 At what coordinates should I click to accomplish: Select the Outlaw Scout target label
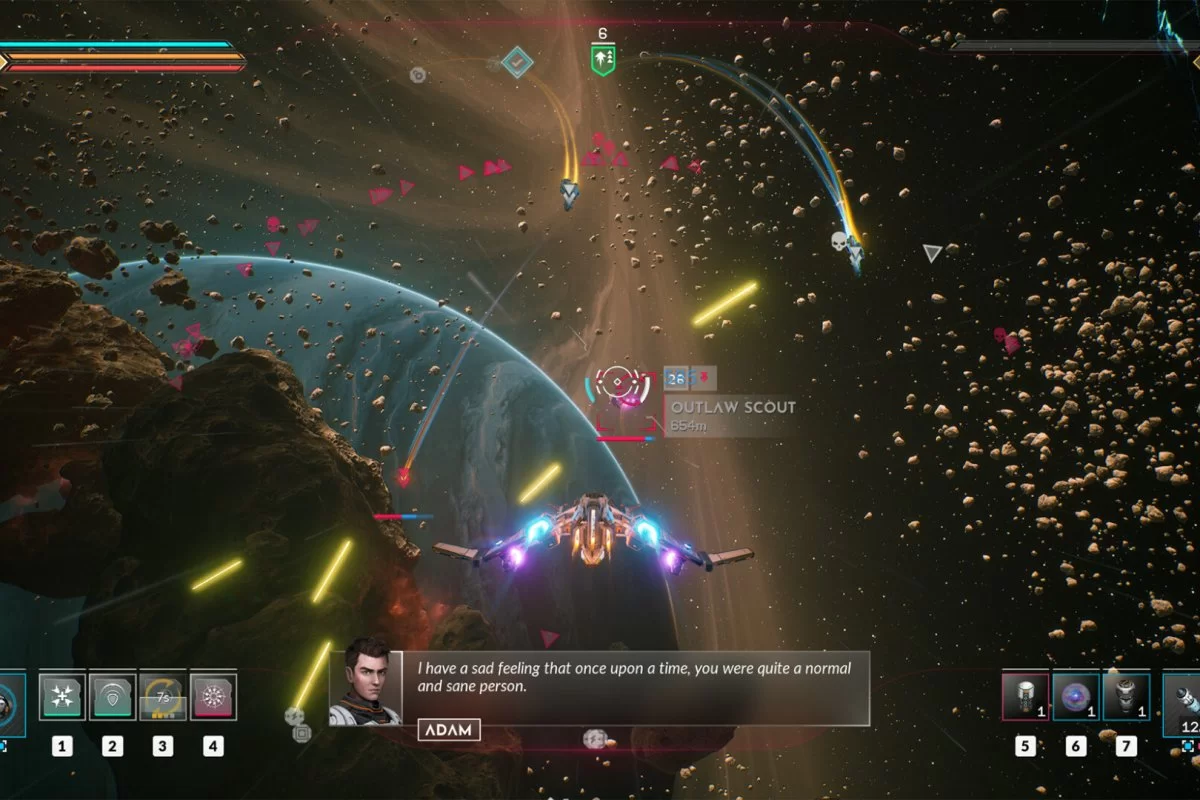732,408
